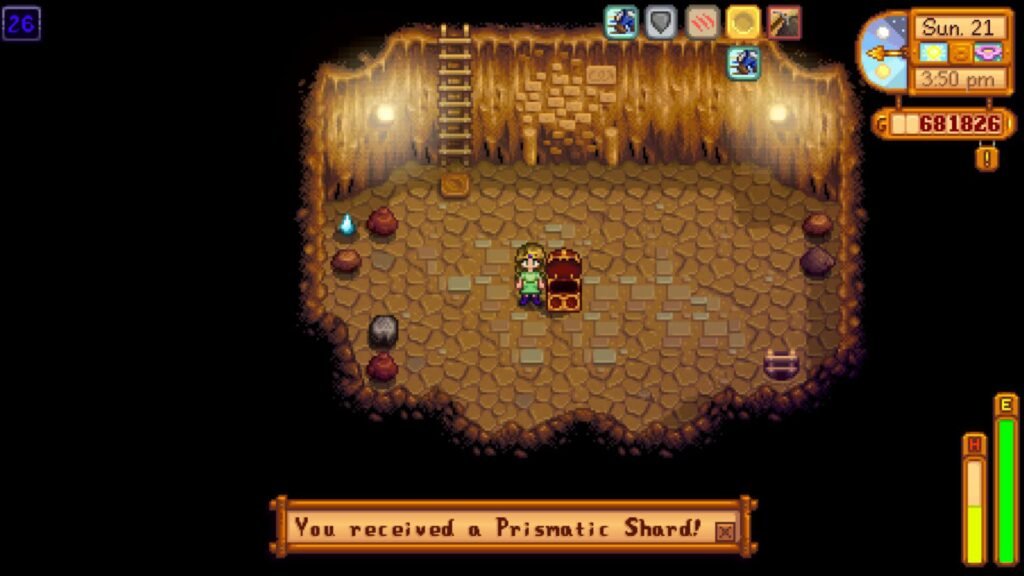Screen dimensions: 1024x576
Task: Close the Prismatic Shard message box
Action: [725, 531]
